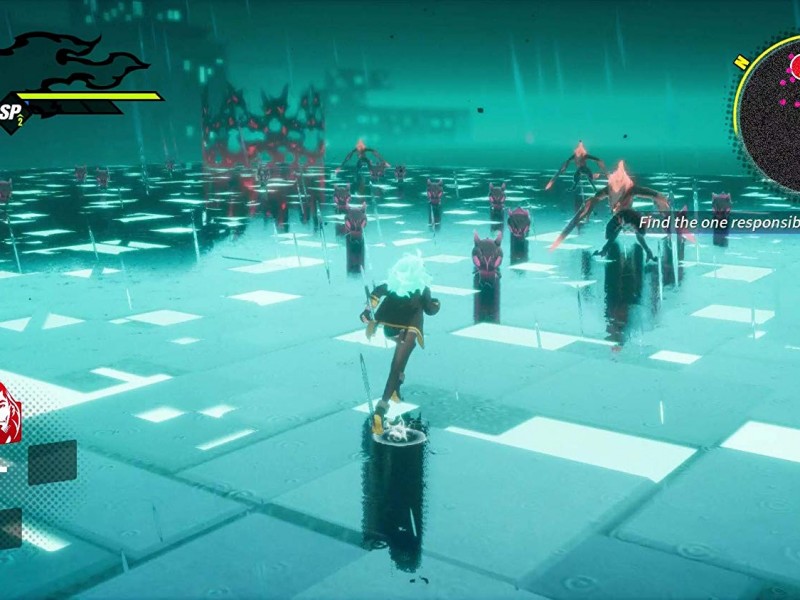Viewport: 800px width, 600px height.
Task: Select the "Find the one responsible" objective
Action: pos(718,222)
